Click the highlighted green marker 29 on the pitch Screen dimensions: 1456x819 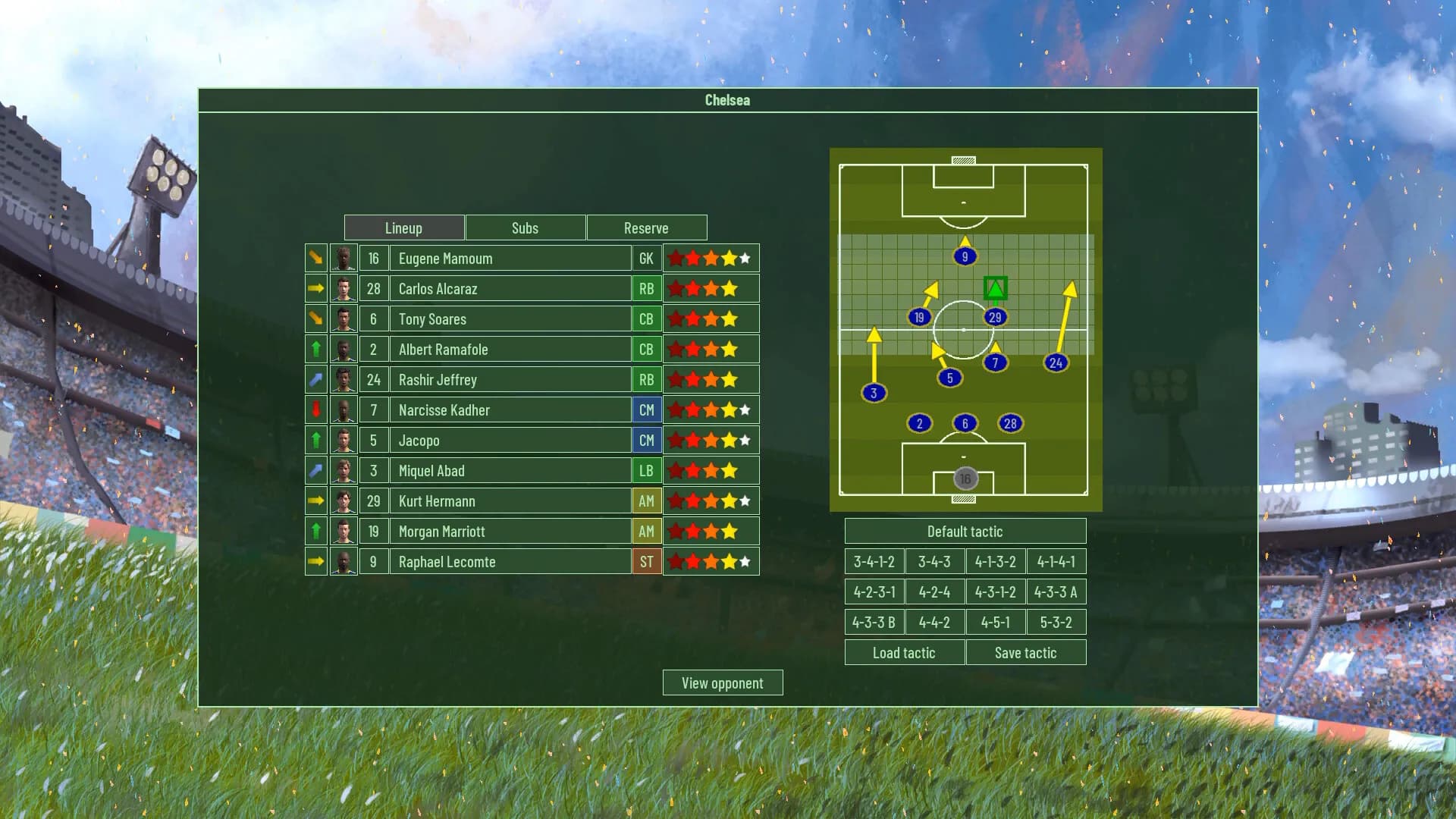[996, 317]
